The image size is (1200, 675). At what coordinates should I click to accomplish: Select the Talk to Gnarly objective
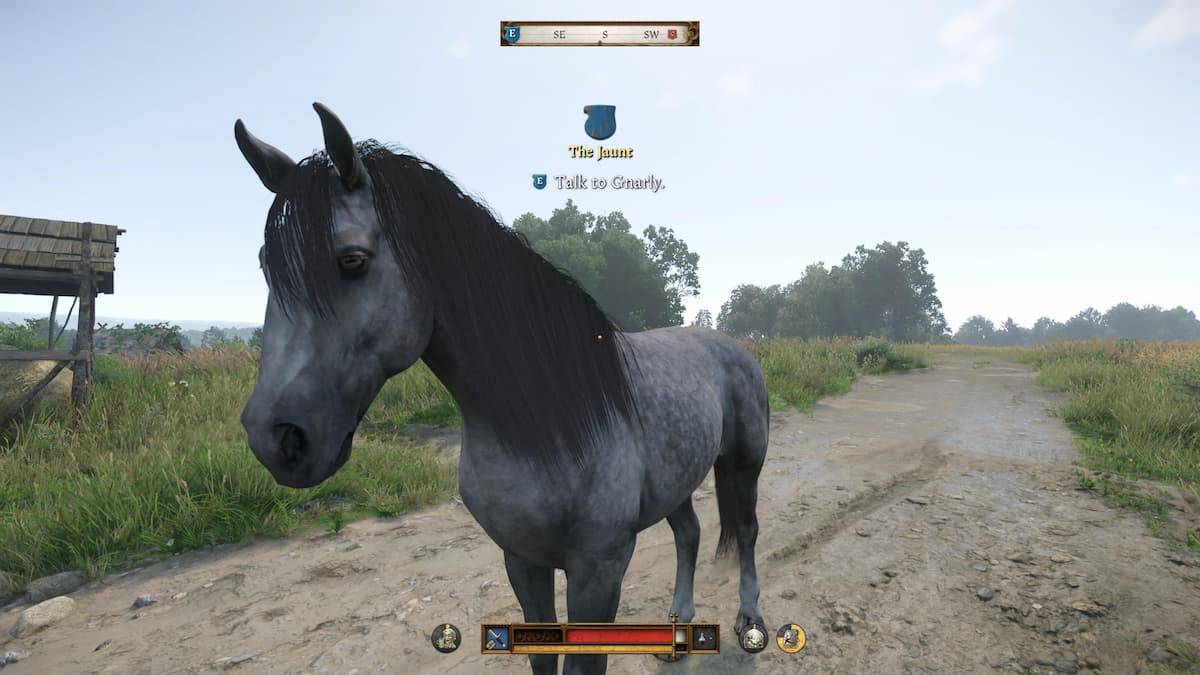point(609,182)
